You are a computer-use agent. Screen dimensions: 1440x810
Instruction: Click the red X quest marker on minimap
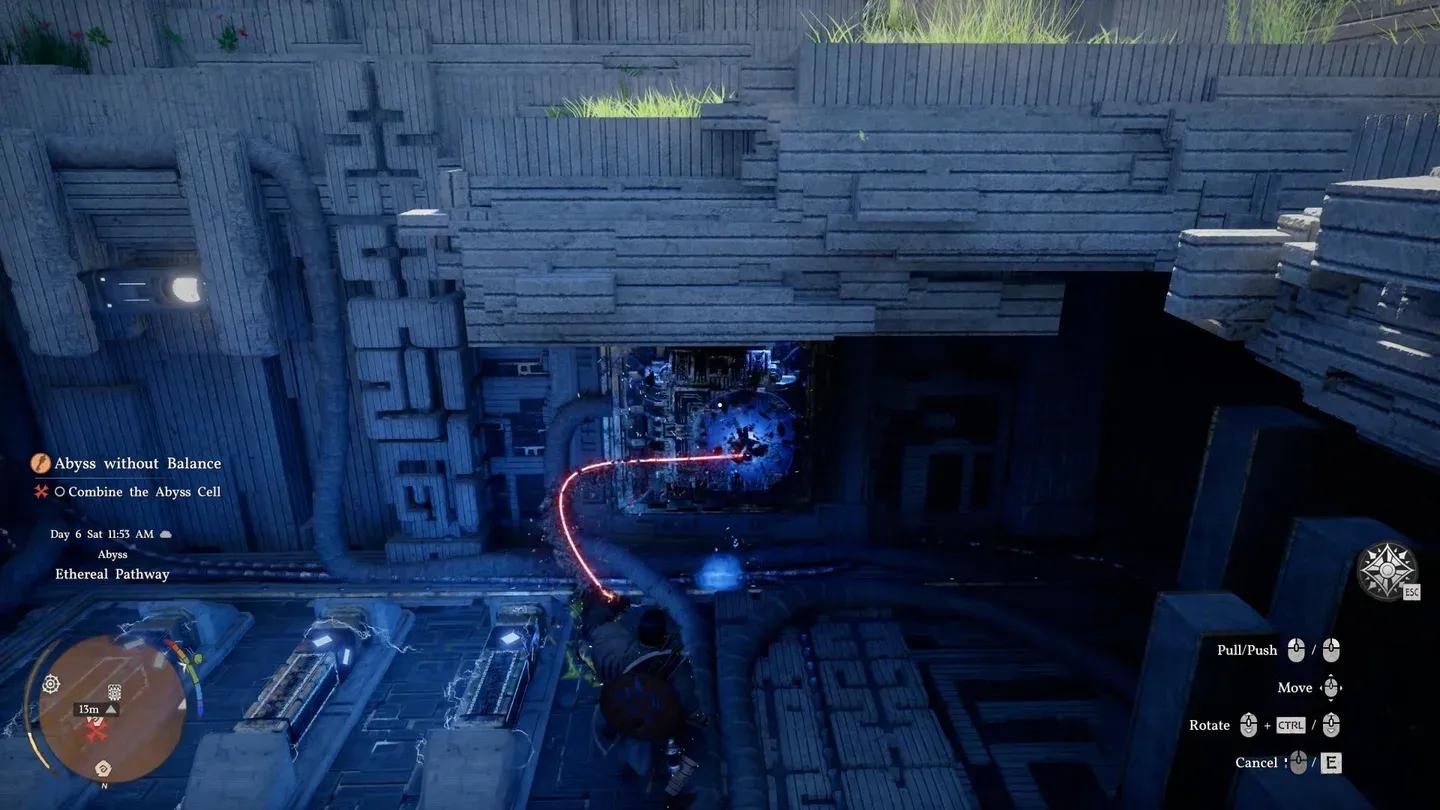[x=96, y=733]
